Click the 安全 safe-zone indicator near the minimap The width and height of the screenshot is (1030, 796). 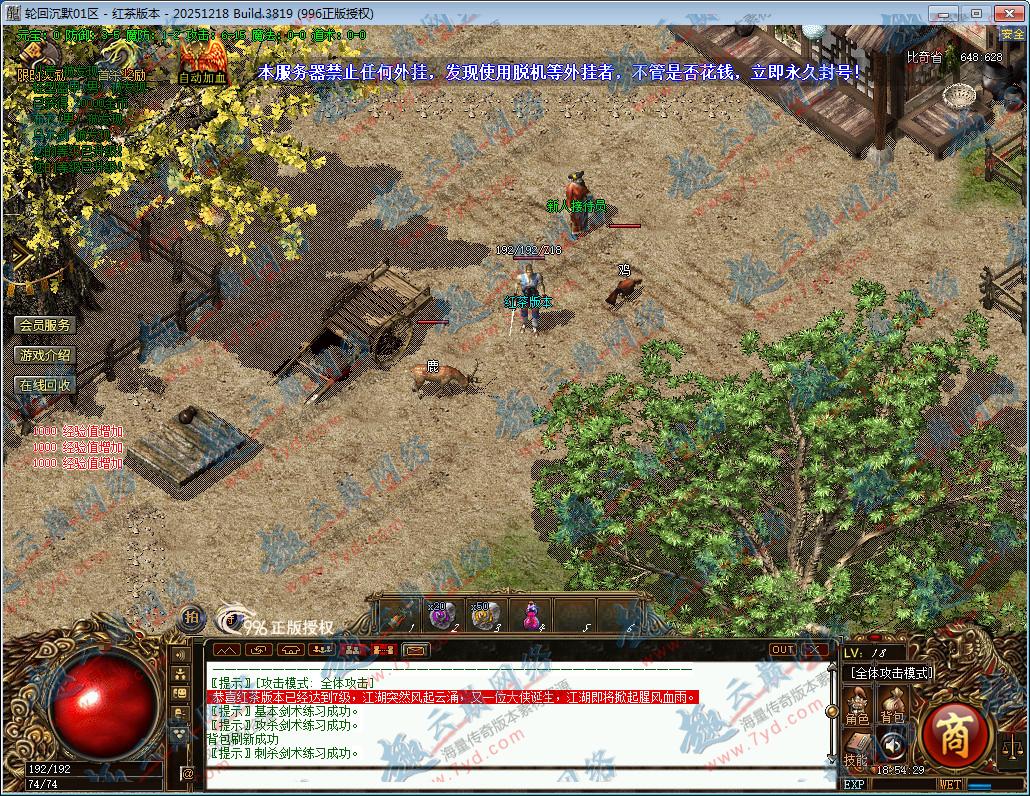[x=1011, y=34]
